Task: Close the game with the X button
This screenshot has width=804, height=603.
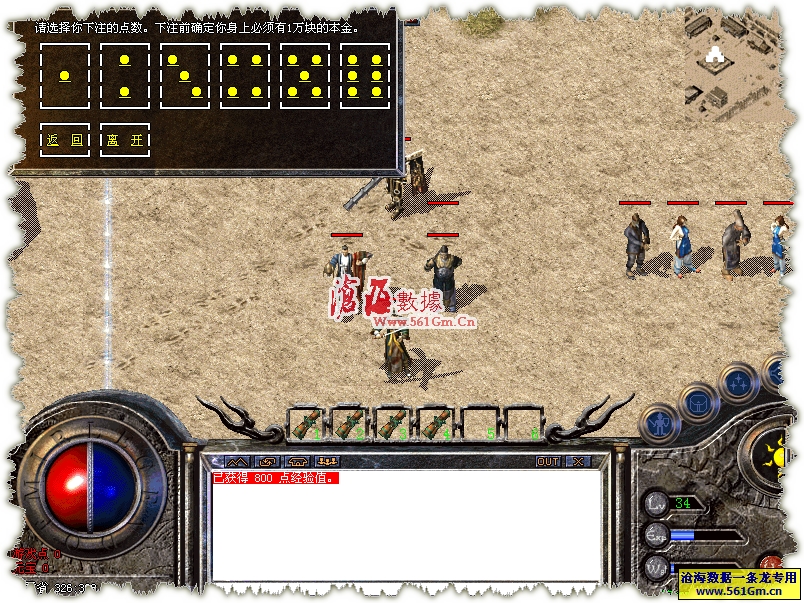Action: point(577,462)
